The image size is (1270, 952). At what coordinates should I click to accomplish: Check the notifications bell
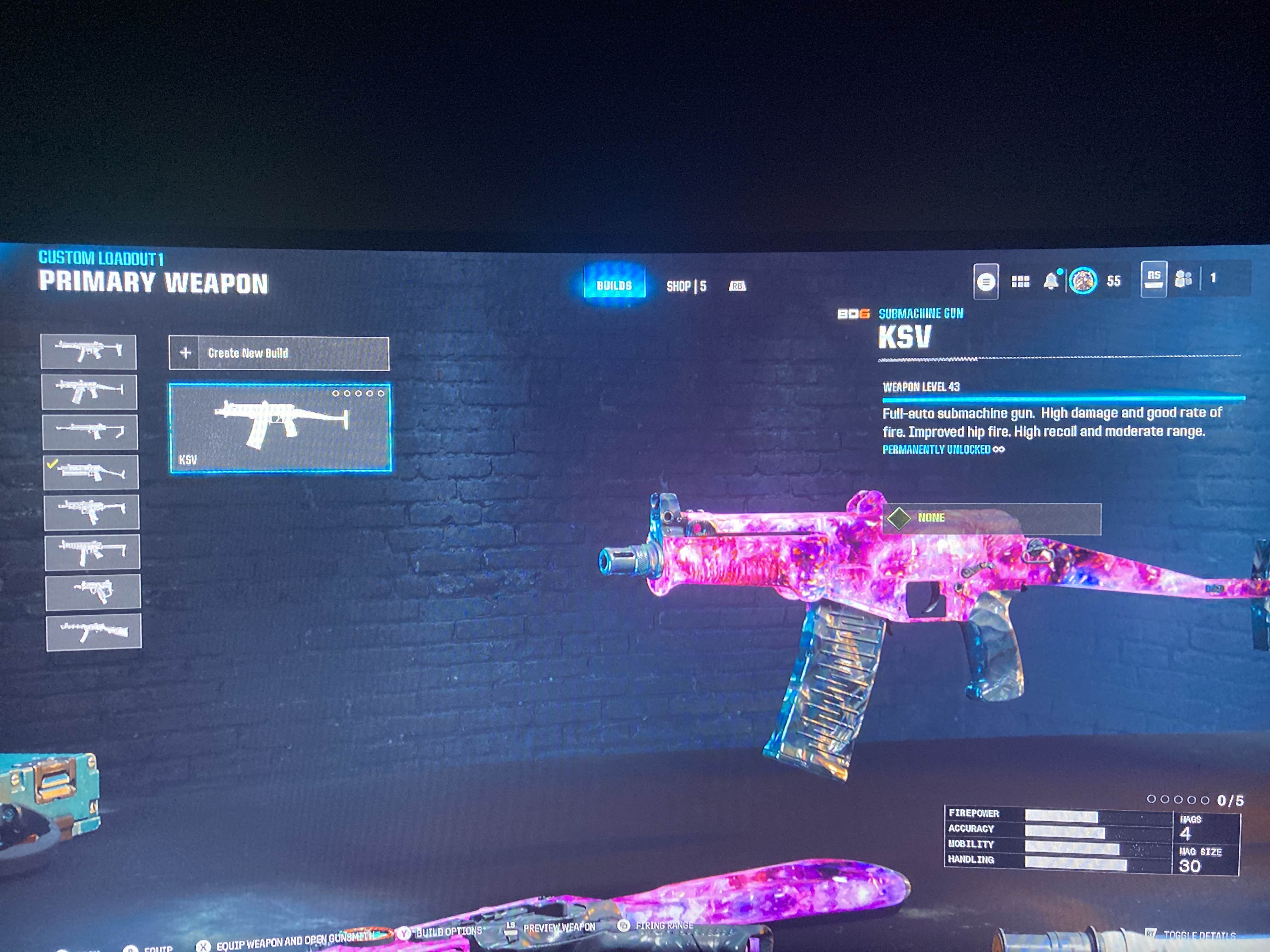(1051, 280)
